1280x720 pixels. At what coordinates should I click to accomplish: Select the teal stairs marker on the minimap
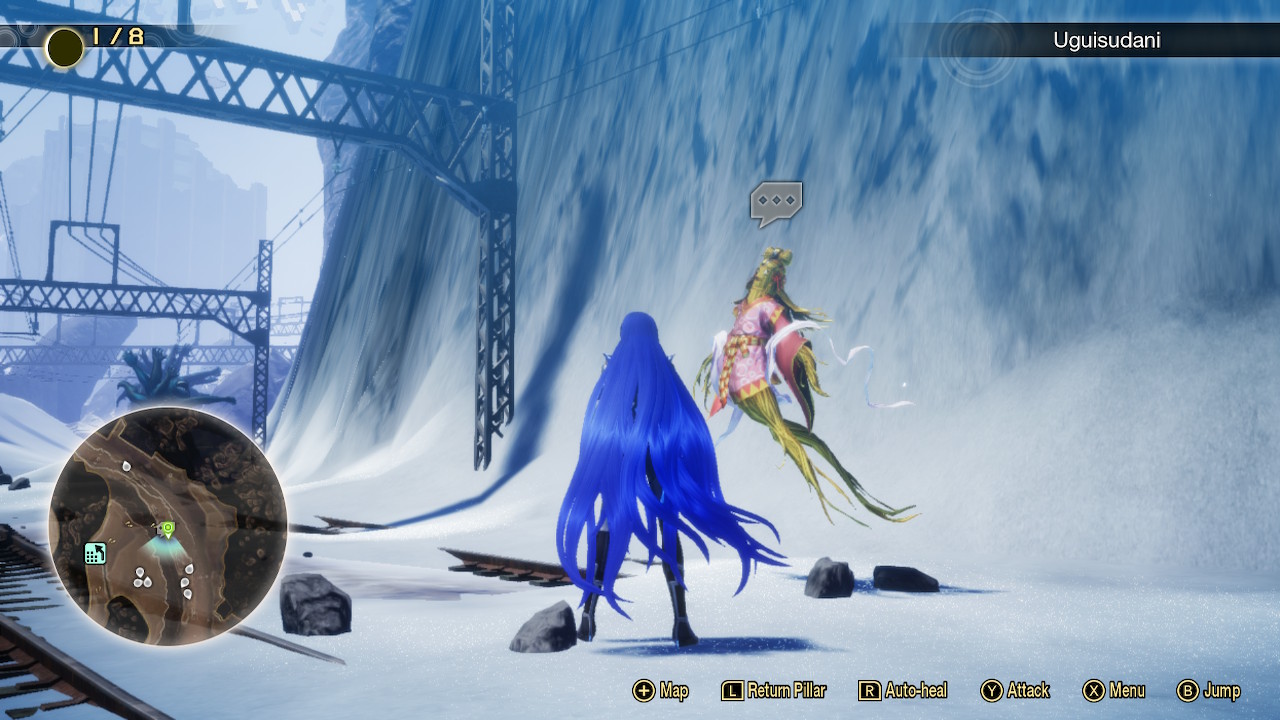[x=96, y=553]
